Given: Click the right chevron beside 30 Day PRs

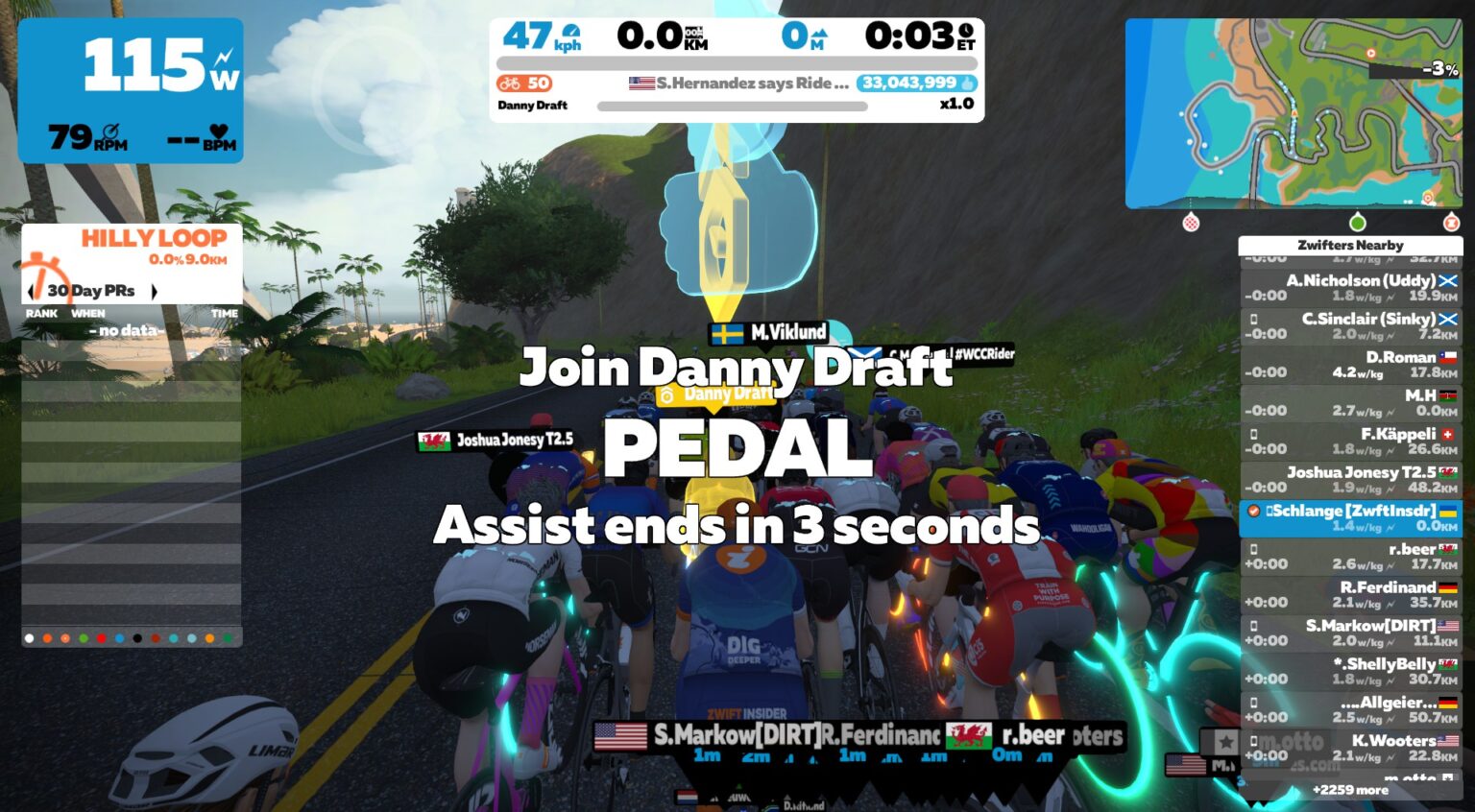Looking at the screenshot, I should click(x=153, y=289).
